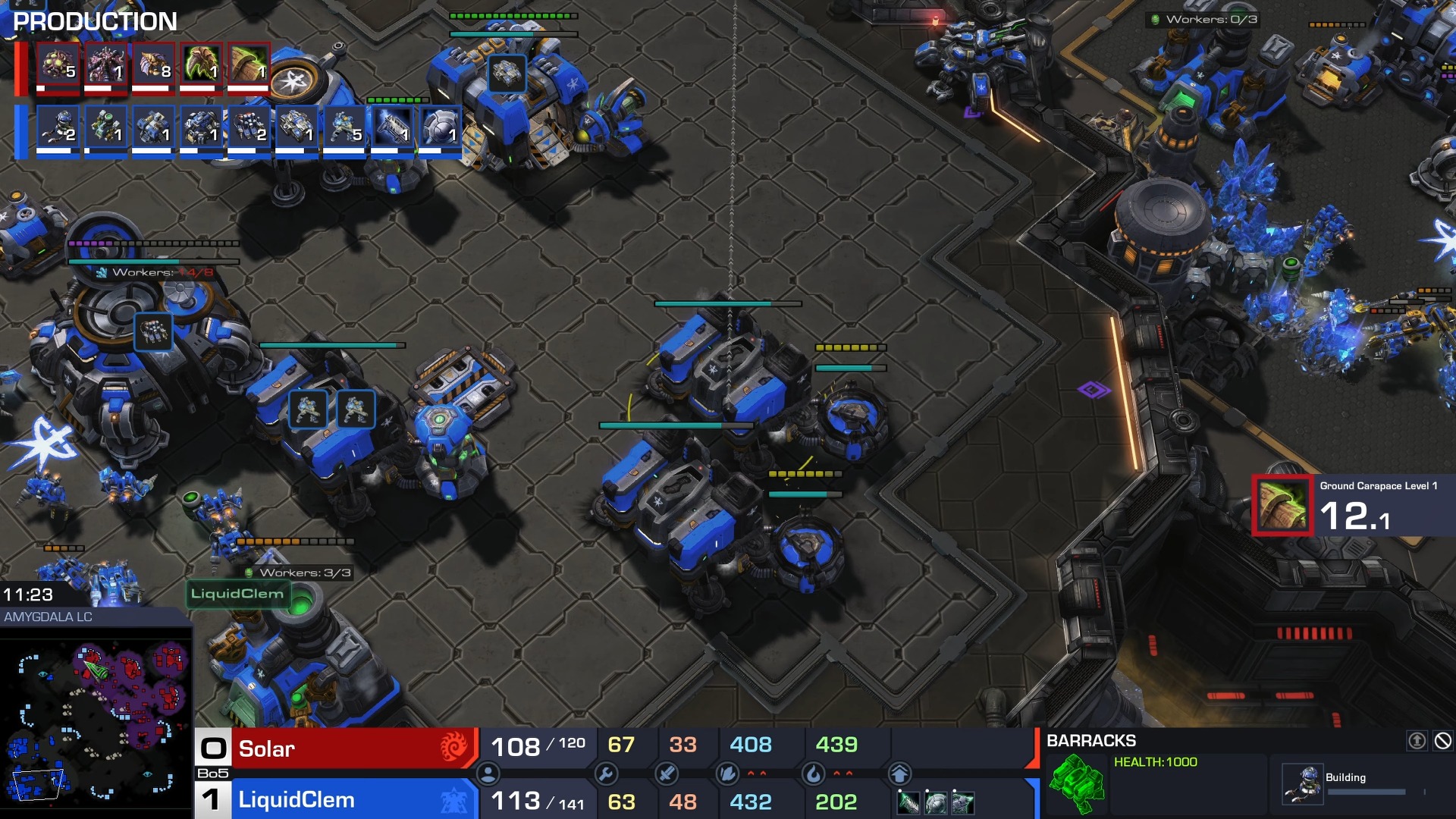Click the up-arrow button beside Barracks title

coord(1417,741)
